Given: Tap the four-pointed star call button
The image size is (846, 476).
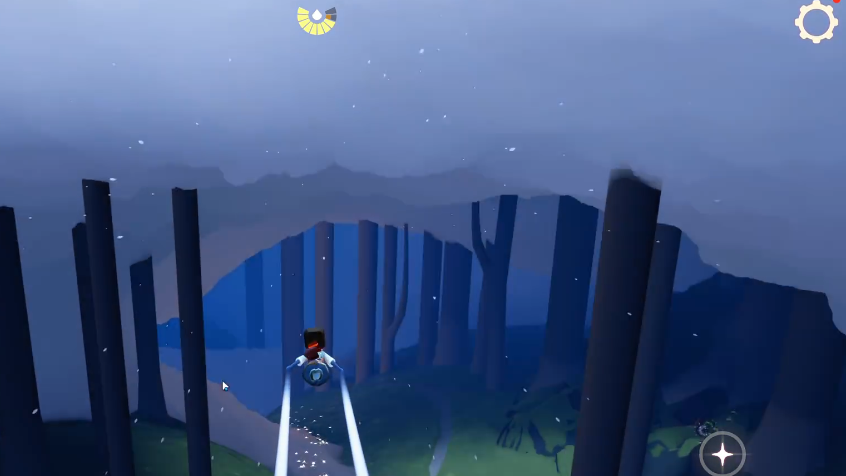Looking at the screenshot, I should click(722, 454).
